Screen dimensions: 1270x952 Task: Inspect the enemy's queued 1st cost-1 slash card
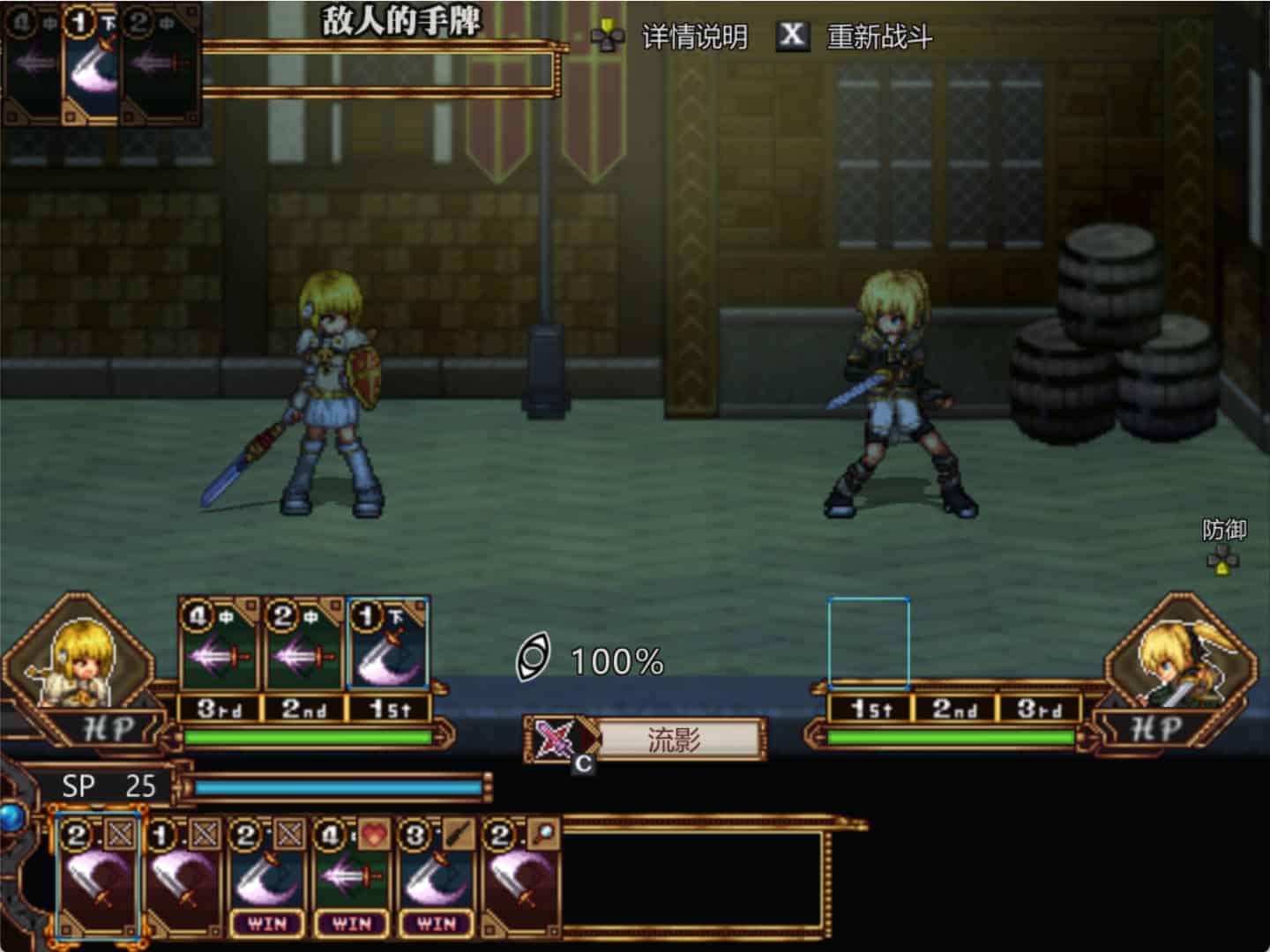pyautogui.click(x=388, y=645)
